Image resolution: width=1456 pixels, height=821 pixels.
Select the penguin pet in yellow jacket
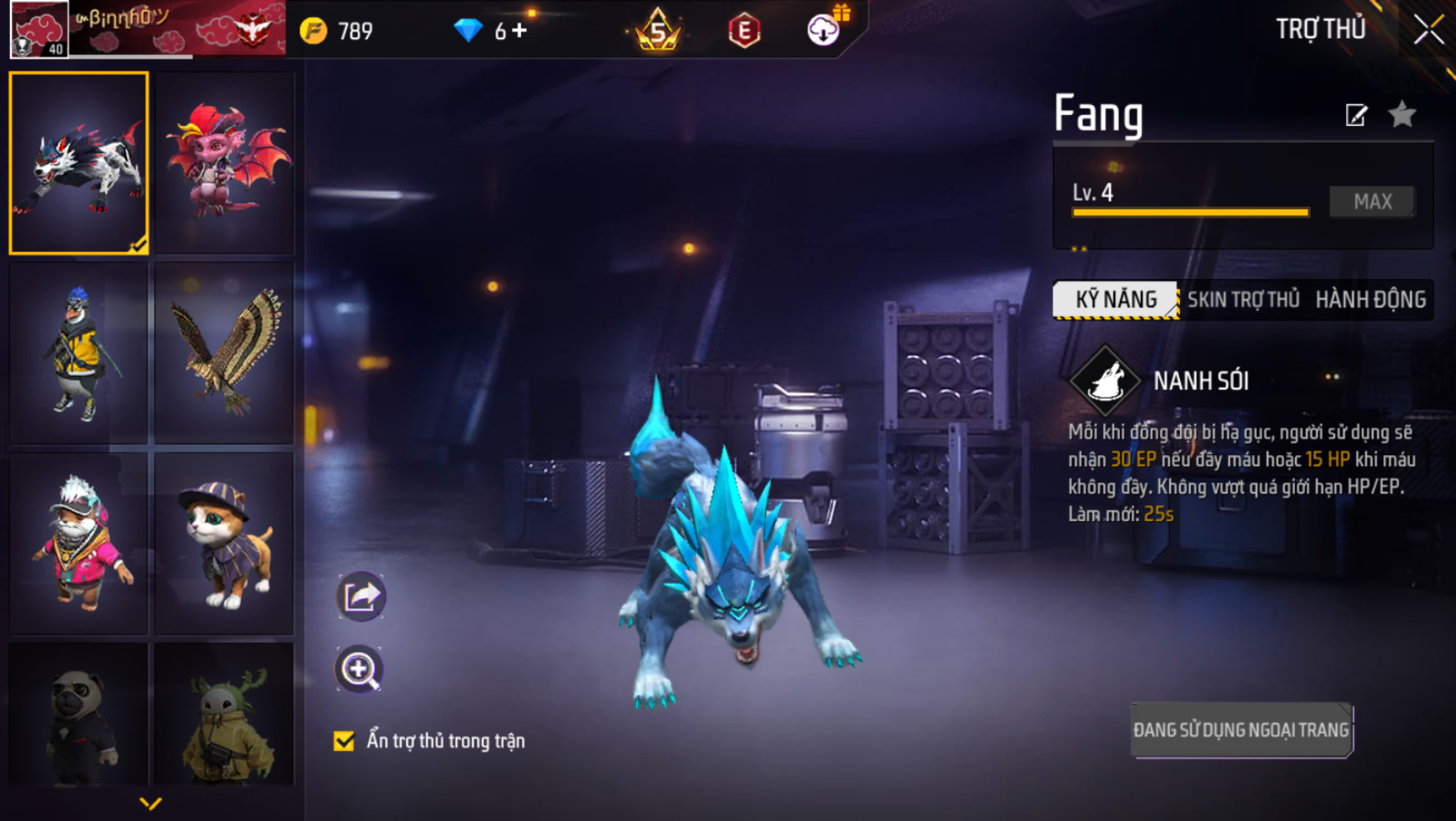point(79,353)
